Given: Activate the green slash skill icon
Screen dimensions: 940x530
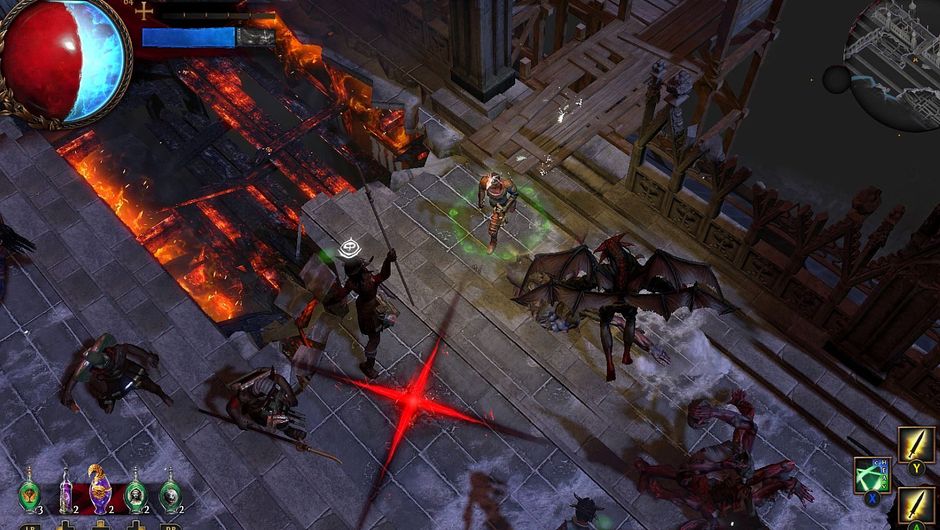Looking at the screenshot, I should pos(872,474).
